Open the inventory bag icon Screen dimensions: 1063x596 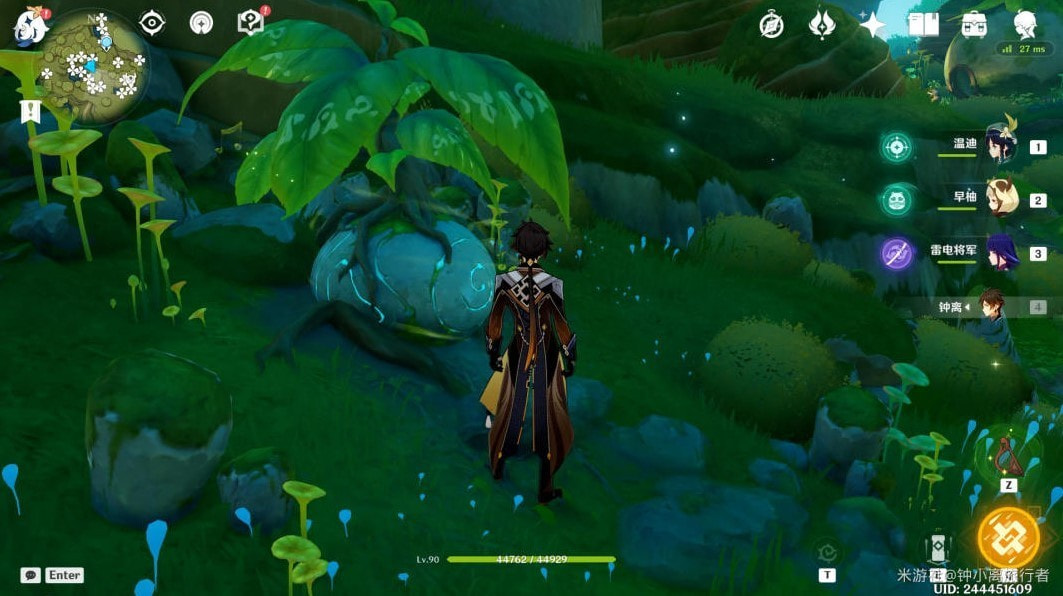[x=974, y=25]
